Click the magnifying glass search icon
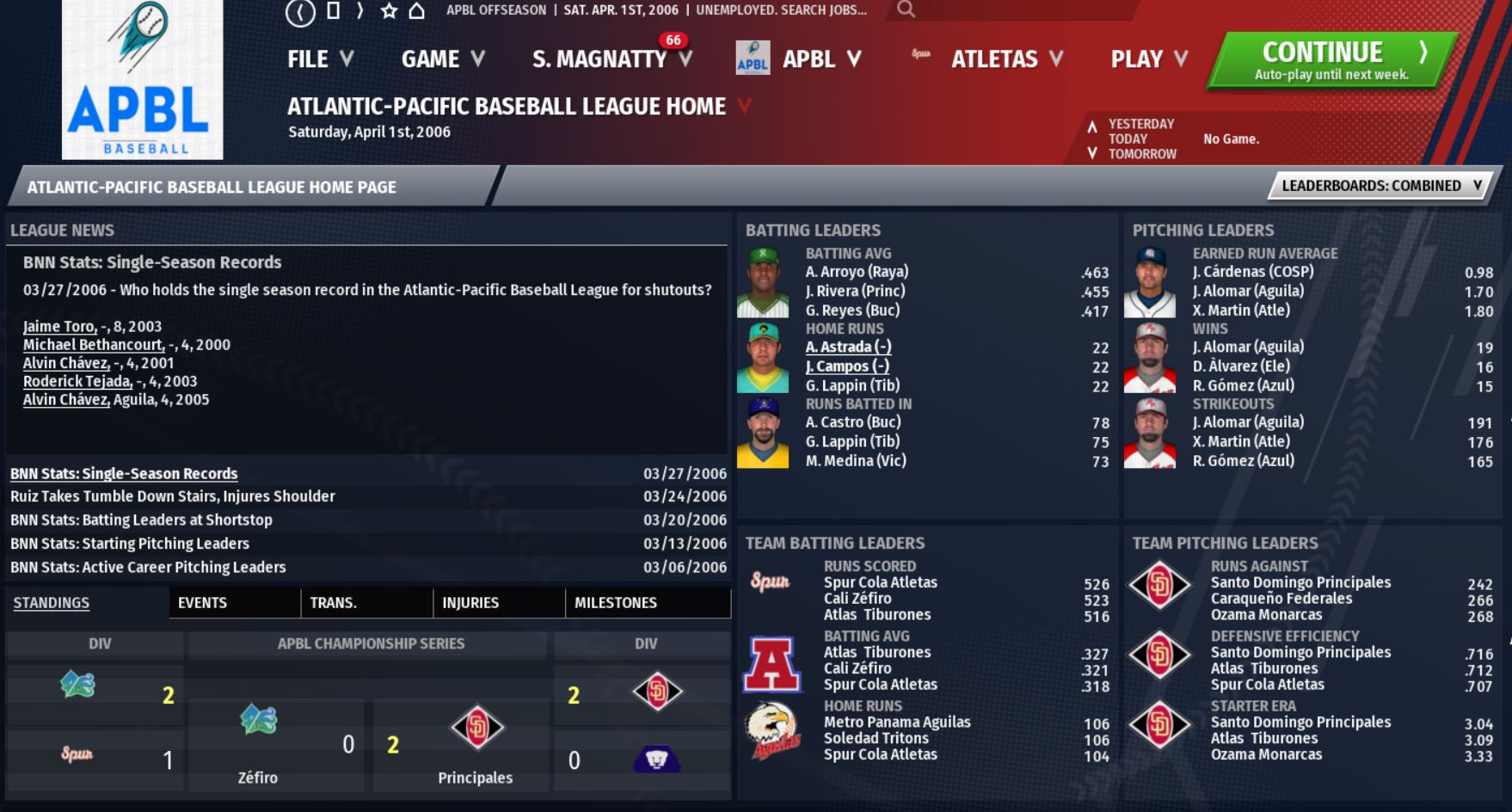The width and height of the screenshot is (1512, 812). (x=906, y=9)
